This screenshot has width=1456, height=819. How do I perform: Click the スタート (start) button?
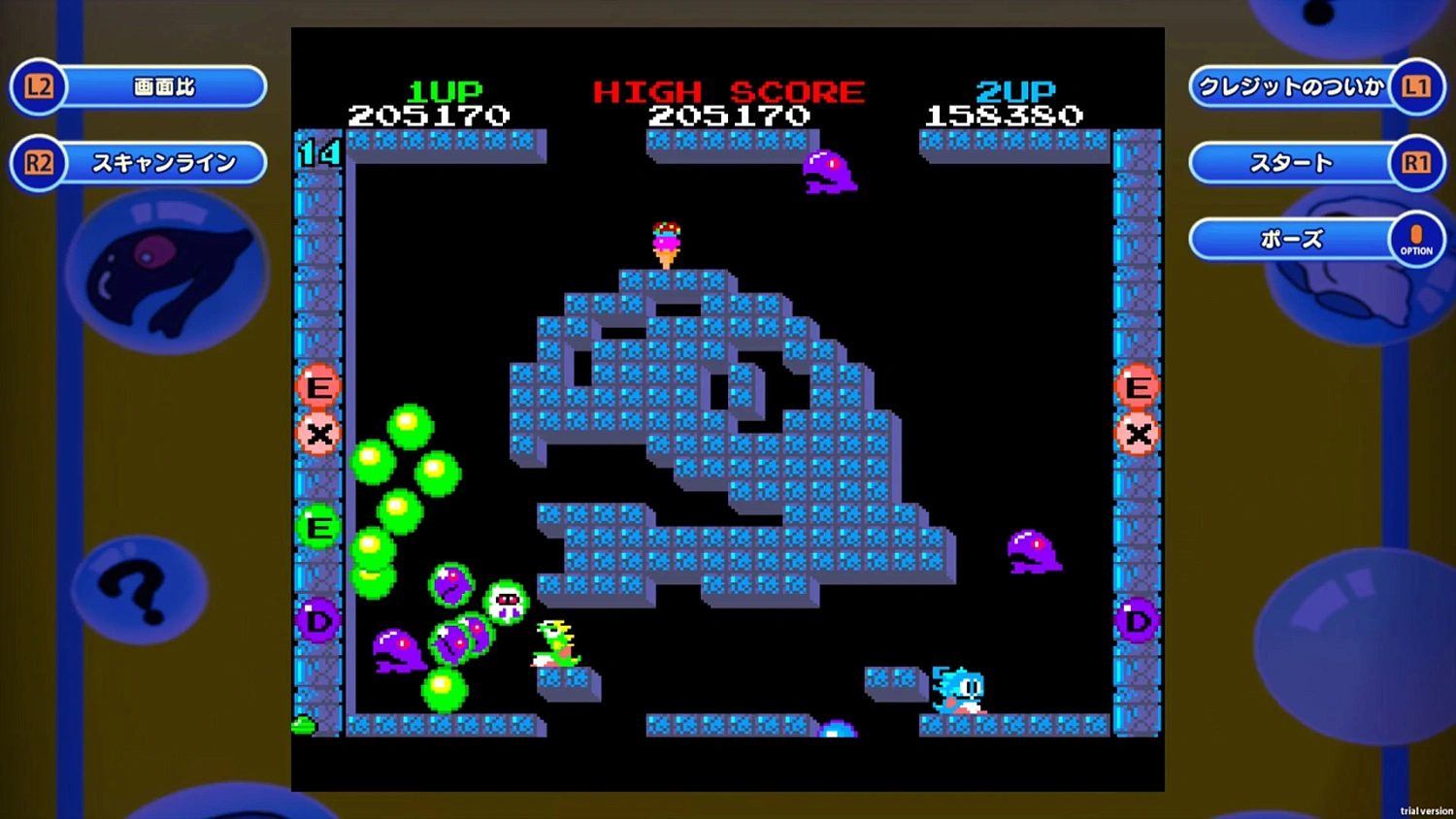(x=1291, y=162)
